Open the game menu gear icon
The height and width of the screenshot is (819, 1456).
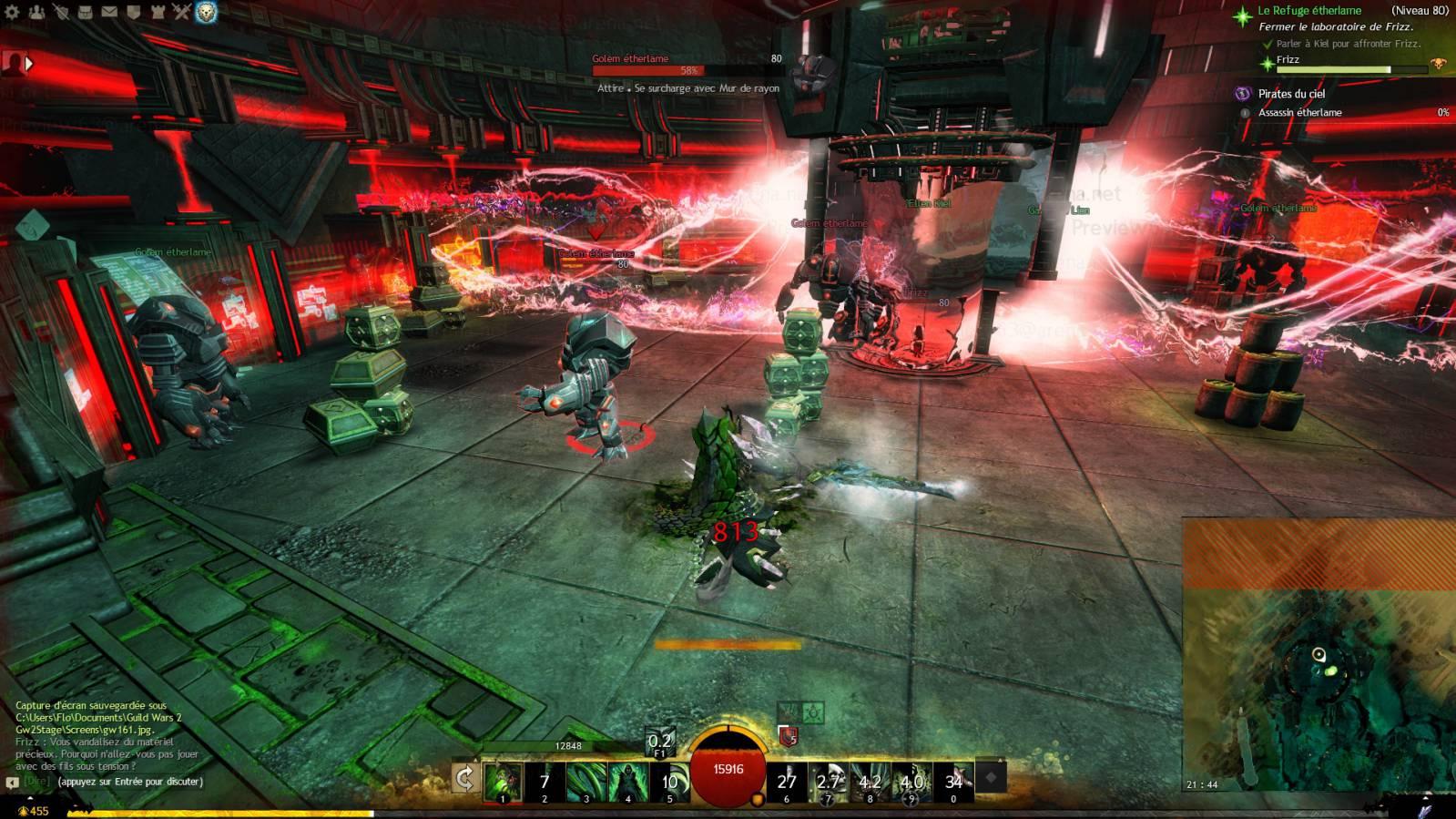pos(13,12)
